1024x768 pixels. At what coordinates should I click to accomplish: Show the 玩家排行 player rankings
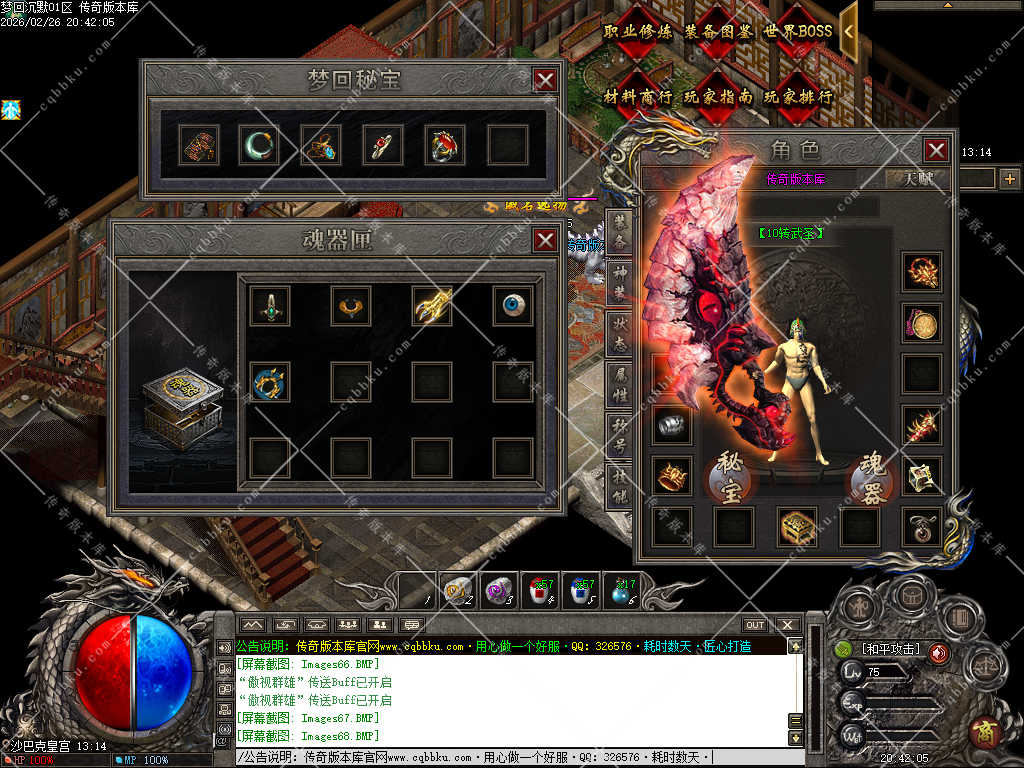pyautogui.click(x=799, y=97)
